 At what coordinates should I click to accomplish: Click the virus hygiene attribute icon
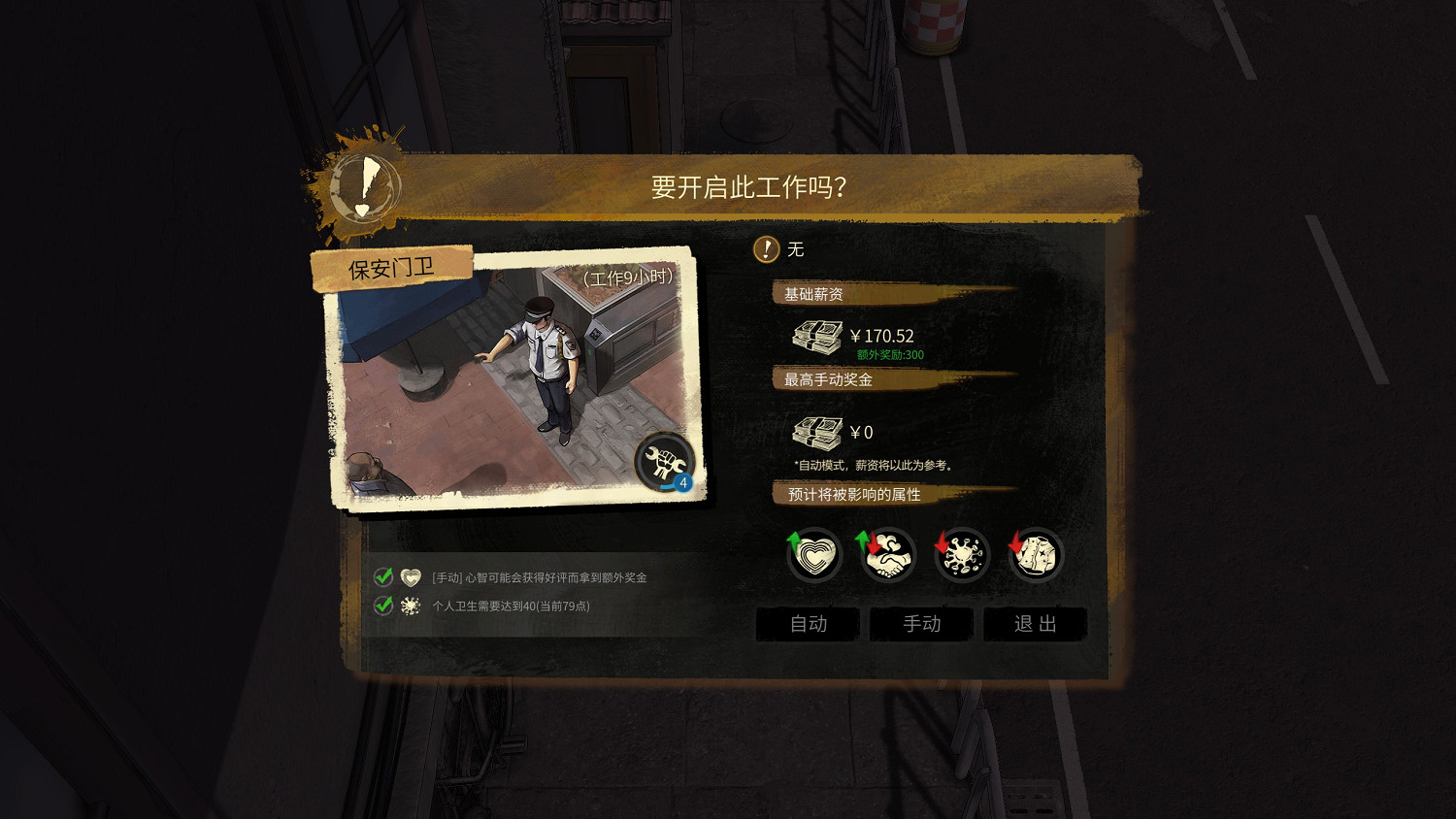pos(961,554)
